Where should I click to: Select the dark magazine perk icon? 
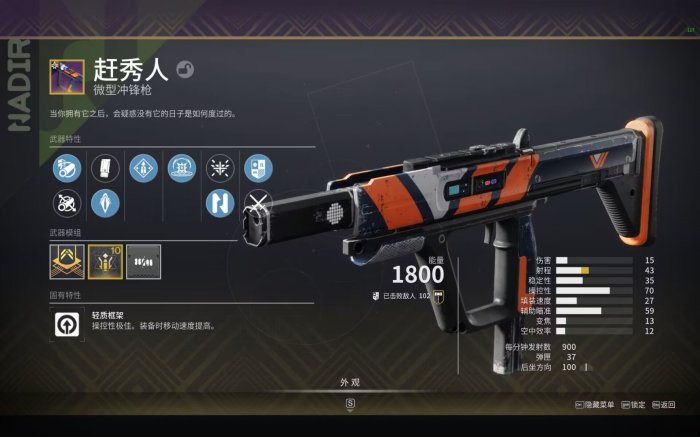[105, 168]
